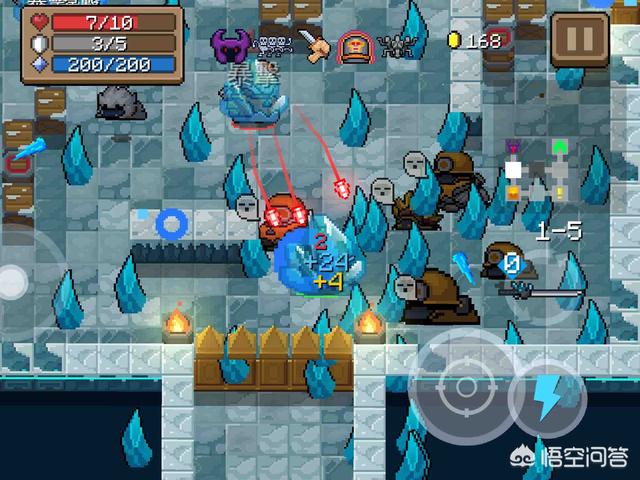Select the three skeletons buff icon
The width and height of the screenshot is (640, 480).
pos(272,43)
